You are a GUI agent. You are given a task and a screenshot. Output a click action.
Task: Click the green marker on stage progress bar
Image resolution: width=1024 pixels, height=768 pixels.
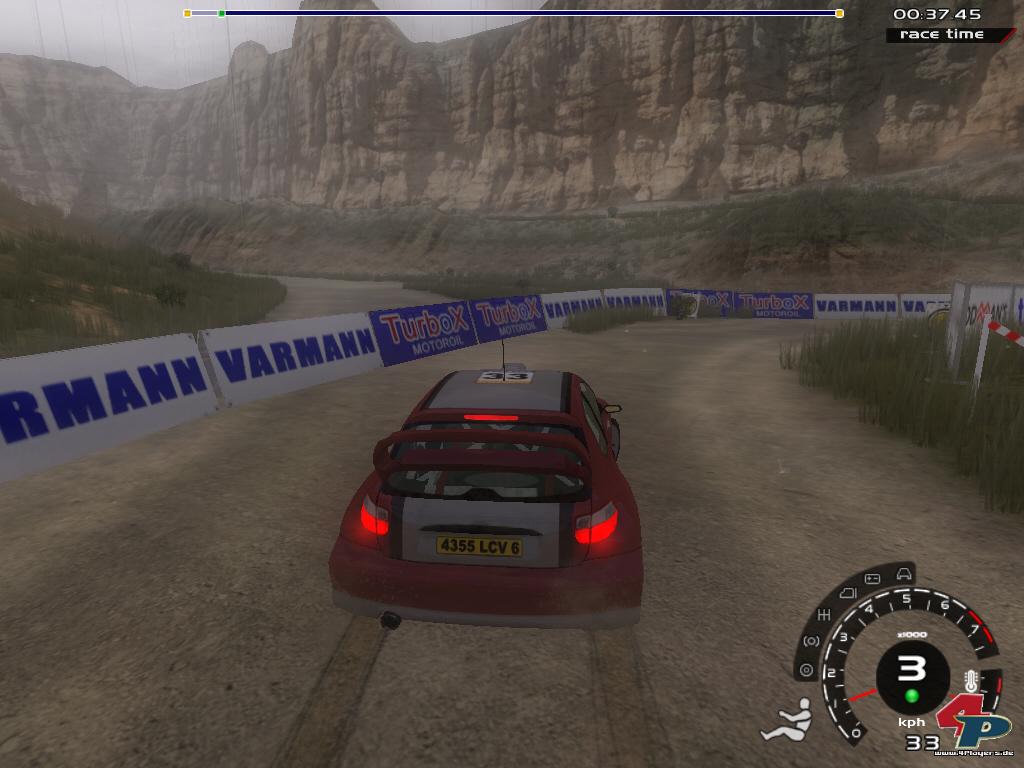tap(221, 13)
